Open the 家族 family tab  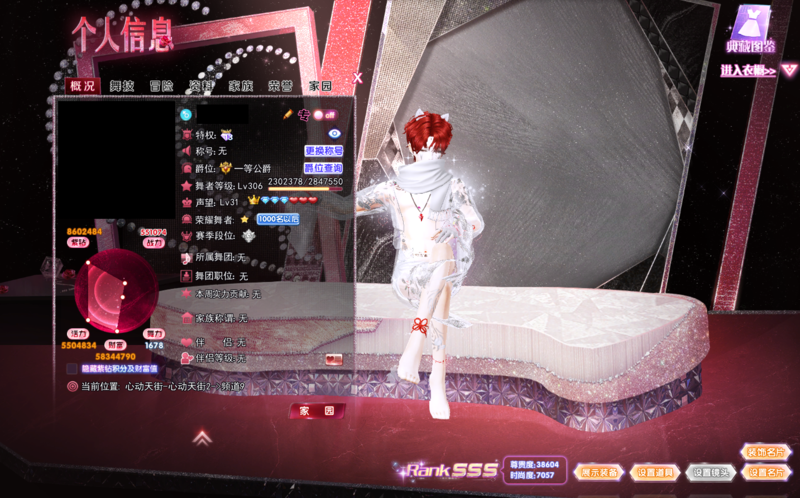tap(240, 87)
